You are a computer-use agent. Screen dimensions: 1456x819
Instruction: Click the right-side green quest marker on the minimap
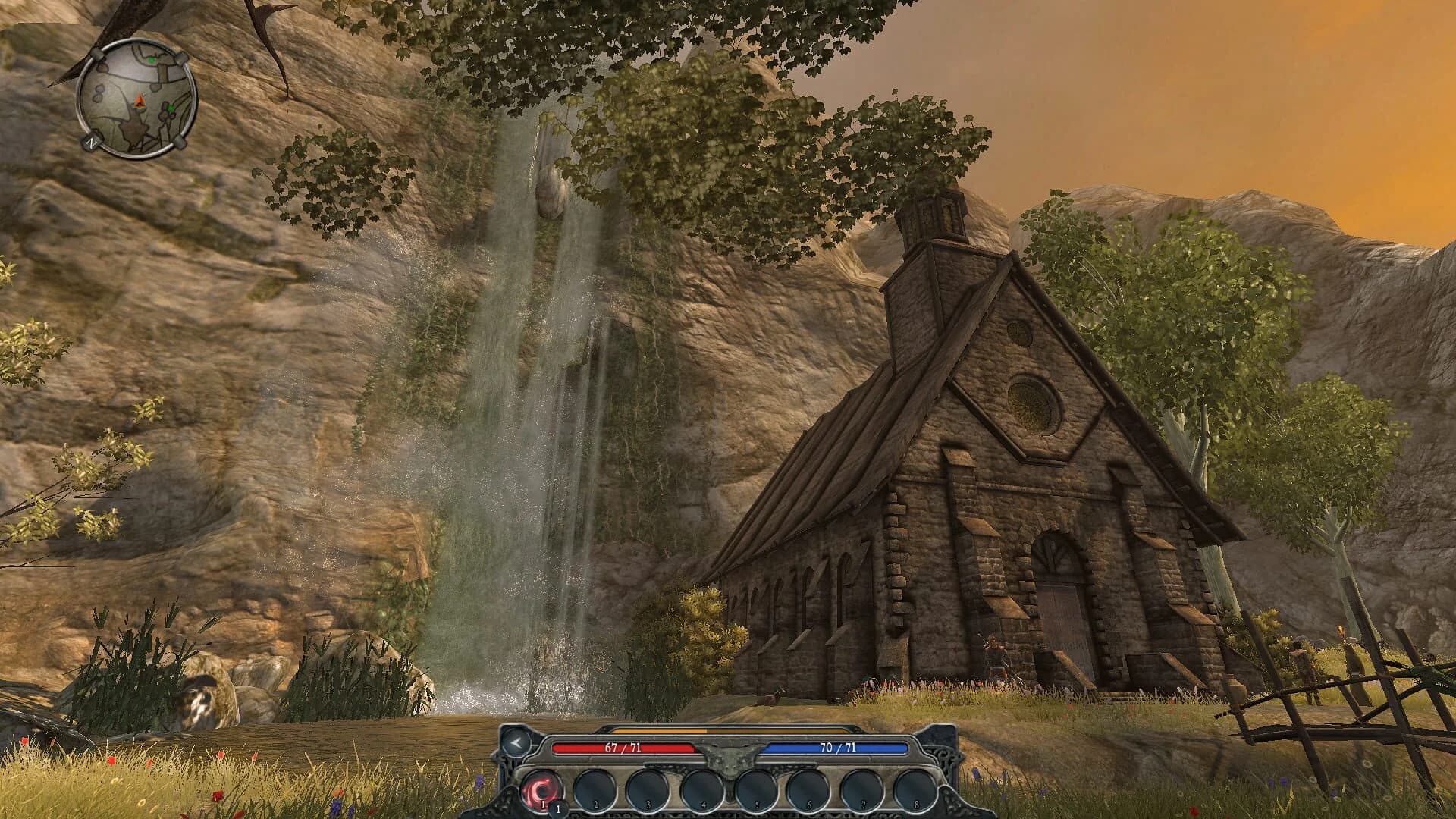[x=171, y=108]
